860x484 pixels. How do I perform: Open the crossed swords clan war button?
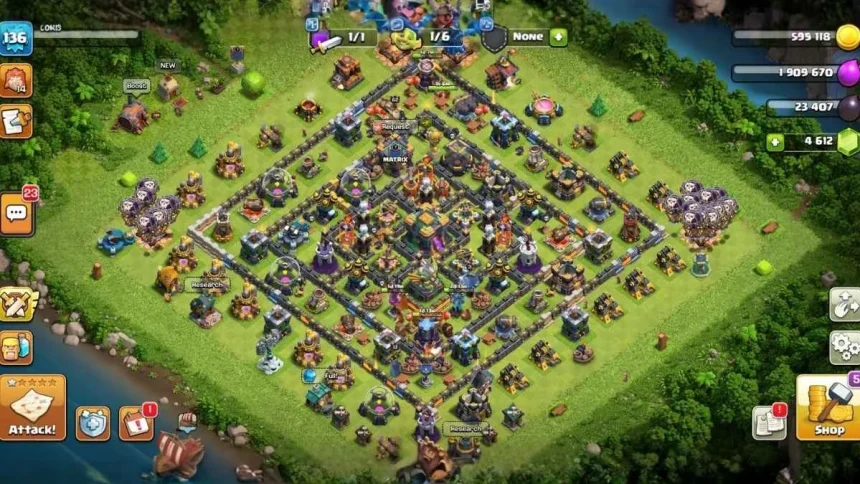[x=16, y=303]
